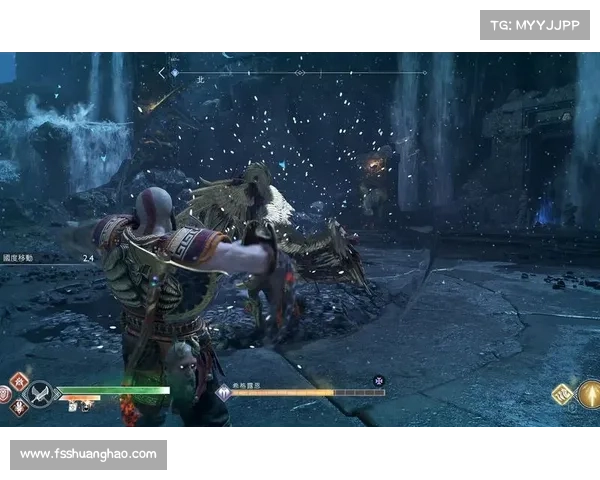Open the www.fsshuanghao.com watermark link
The height and width of the screenshot is (480, 600).
[88, 454]
